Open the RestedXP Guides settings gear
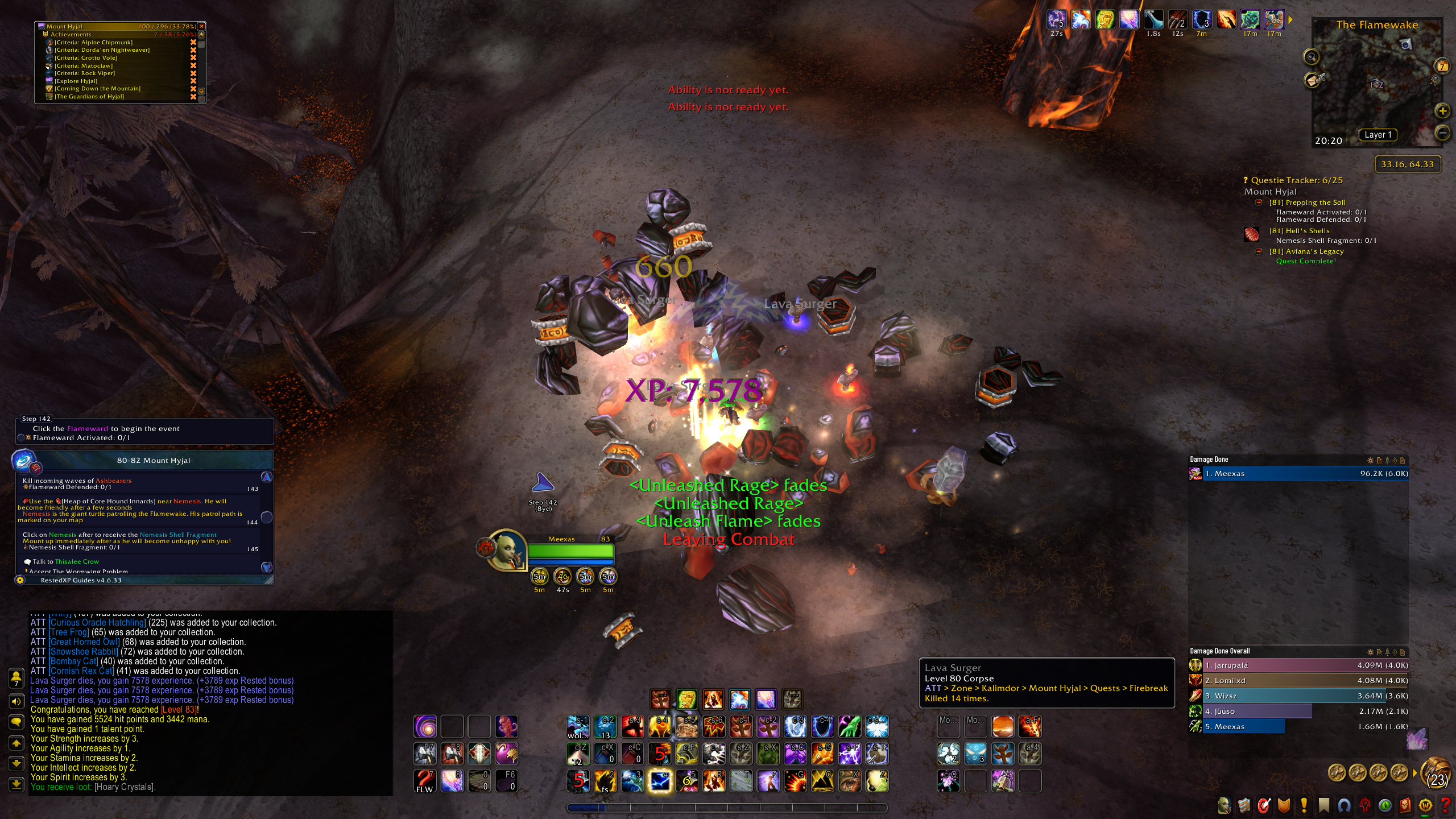Image resolution: width=1456 pixels, height=819 pixels. coord(20,580)
